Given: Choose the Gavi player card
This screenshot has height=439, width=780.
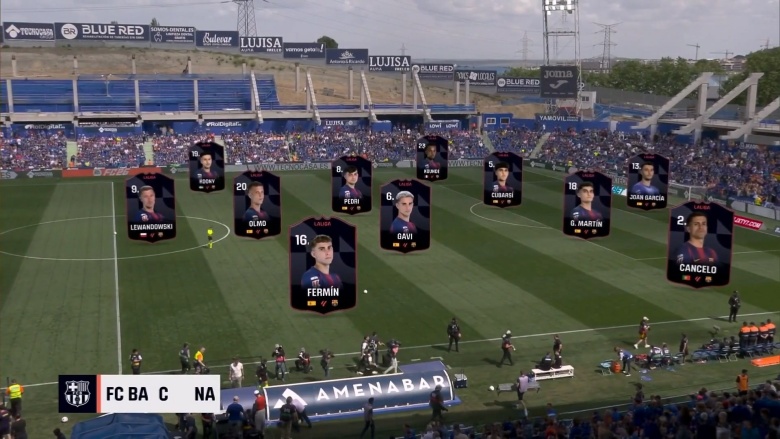Looking at the screenshot, I should coord(405,216).
